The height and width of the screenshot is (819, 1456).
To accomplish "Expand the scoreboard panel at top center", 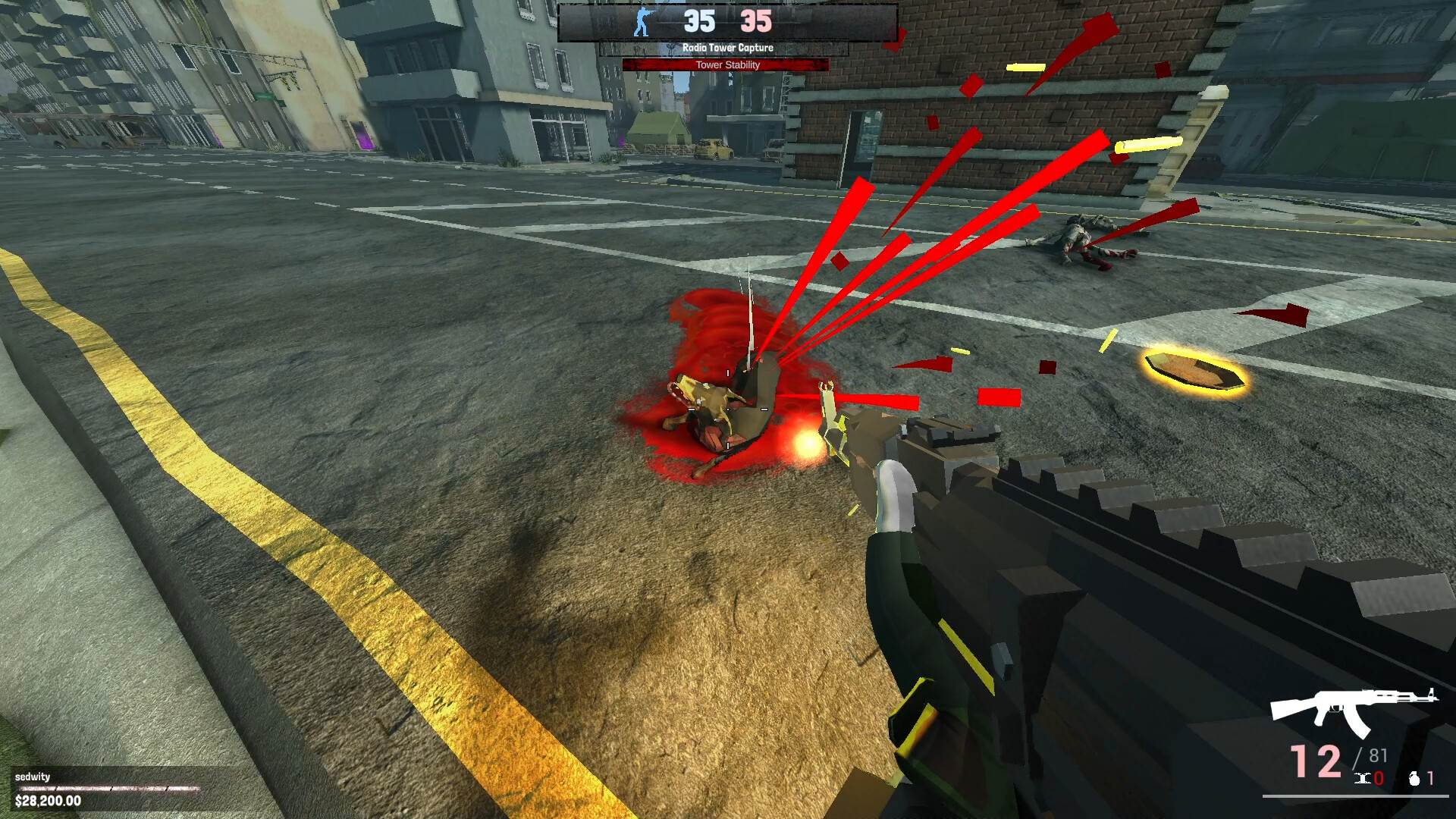I will click(x=728, y=21).
